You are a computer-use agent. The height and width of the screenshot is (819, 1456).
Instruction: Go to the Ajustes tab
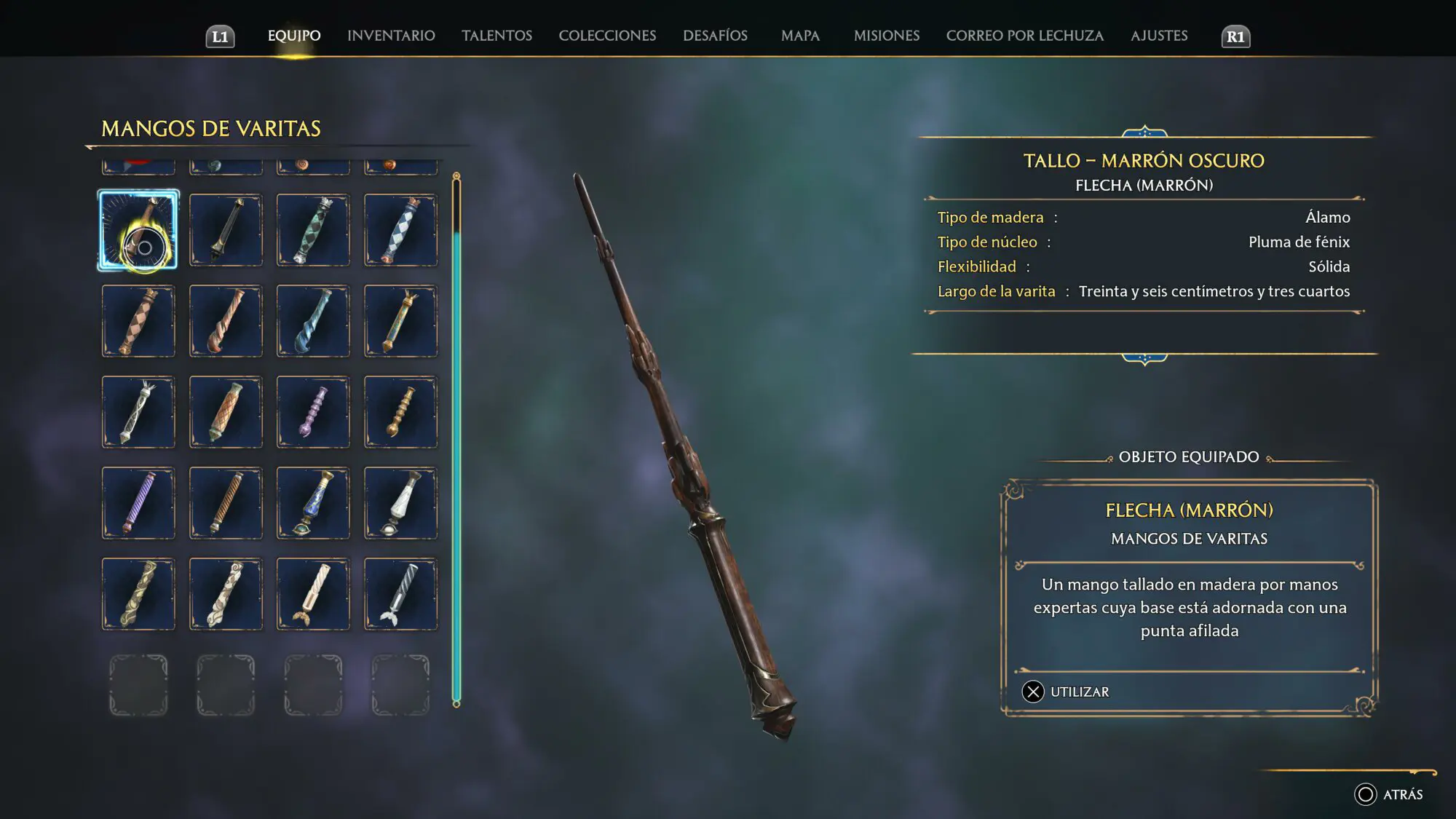click(x=1158, y=36)
